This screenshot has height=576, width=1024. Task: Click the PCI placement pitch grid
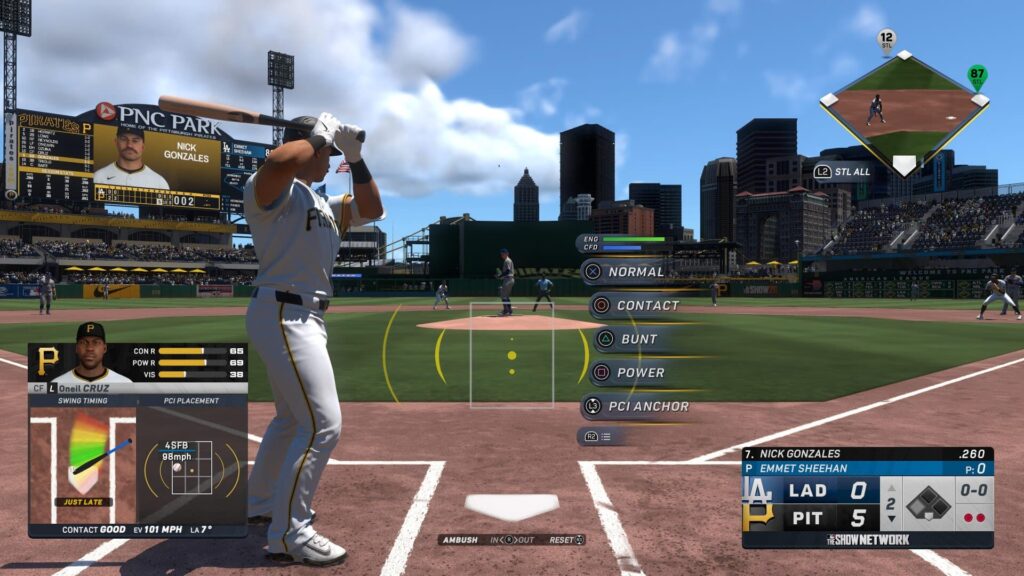point(191,466)
